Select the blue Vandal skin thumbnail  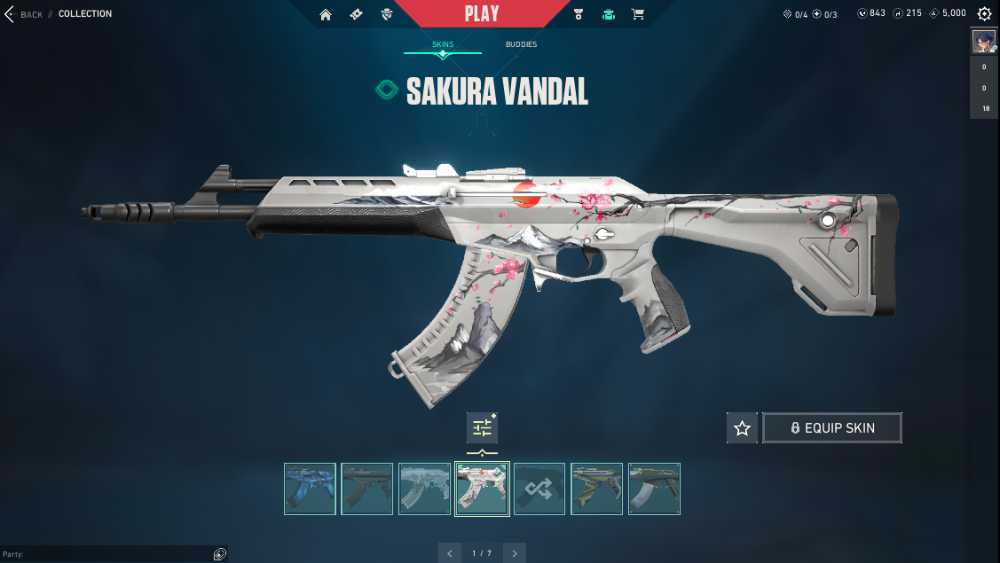pyautogui.click(x=309, y=488)
